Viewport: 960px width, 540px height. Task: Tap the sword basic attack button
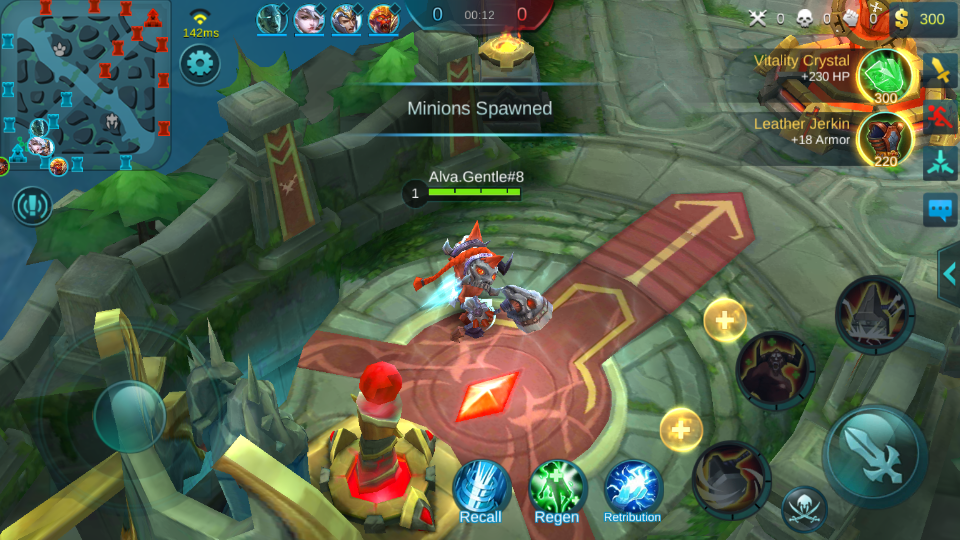point(874,456)
